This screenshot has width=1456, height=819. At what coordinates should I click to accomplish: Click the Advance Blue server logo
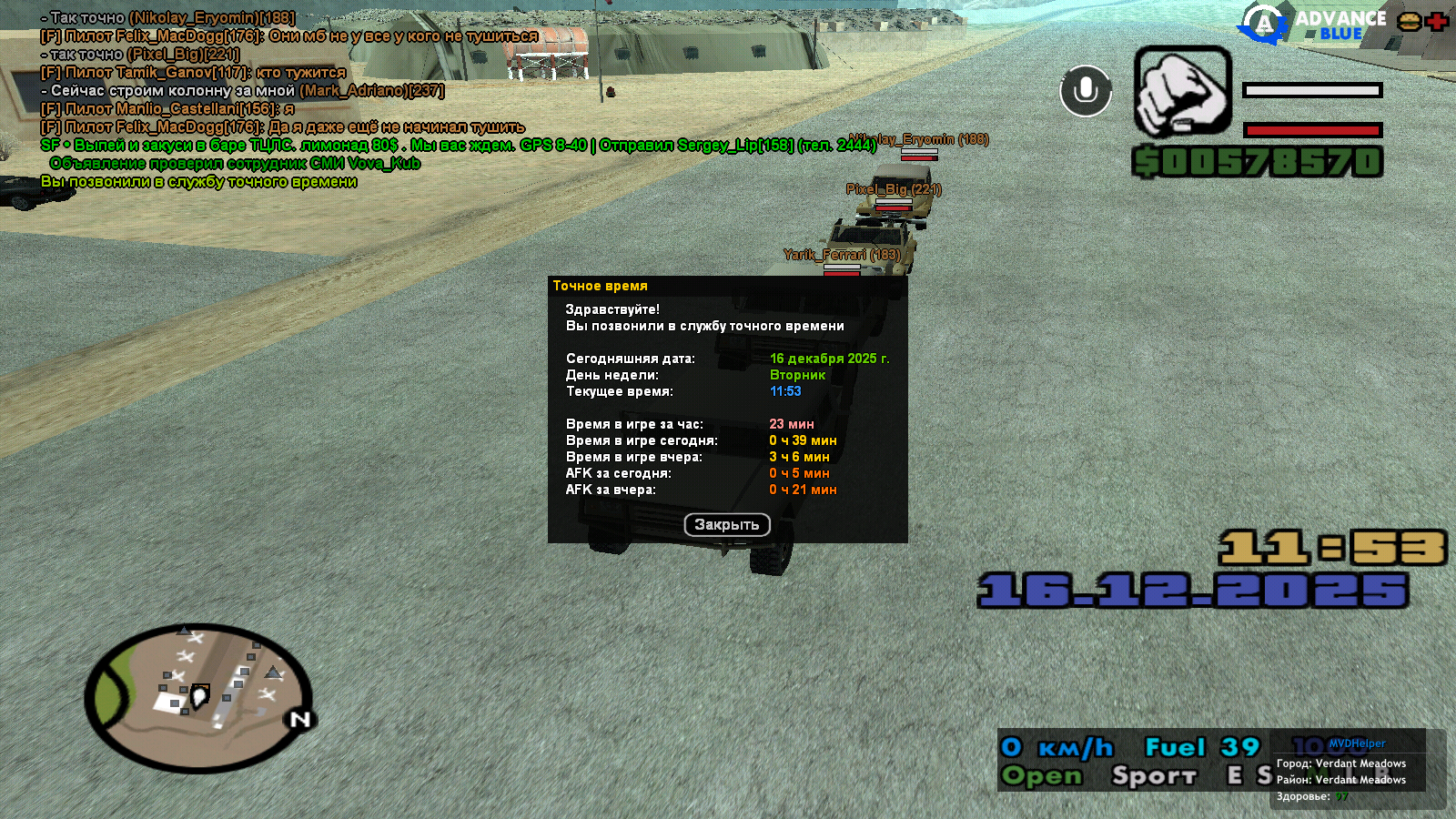click(1311, 24)
